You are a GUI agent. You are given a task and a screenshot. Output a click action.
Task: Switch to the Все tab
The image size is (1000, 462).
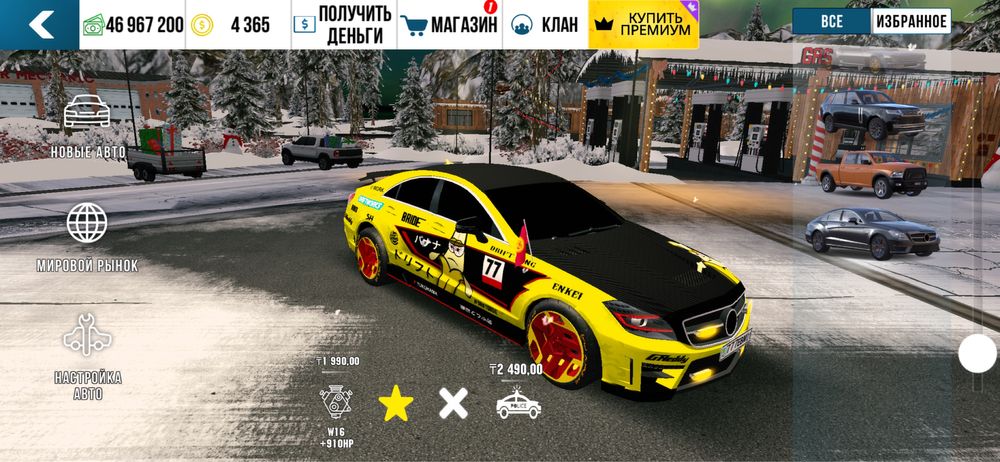[x=831, y=21]
